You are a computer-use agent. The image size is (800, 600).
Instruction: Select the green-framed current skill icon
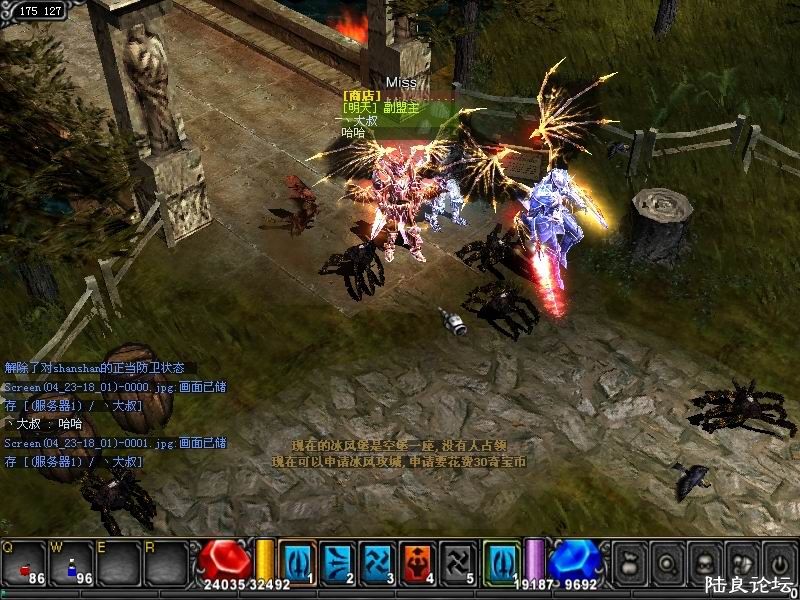point(502,561)
